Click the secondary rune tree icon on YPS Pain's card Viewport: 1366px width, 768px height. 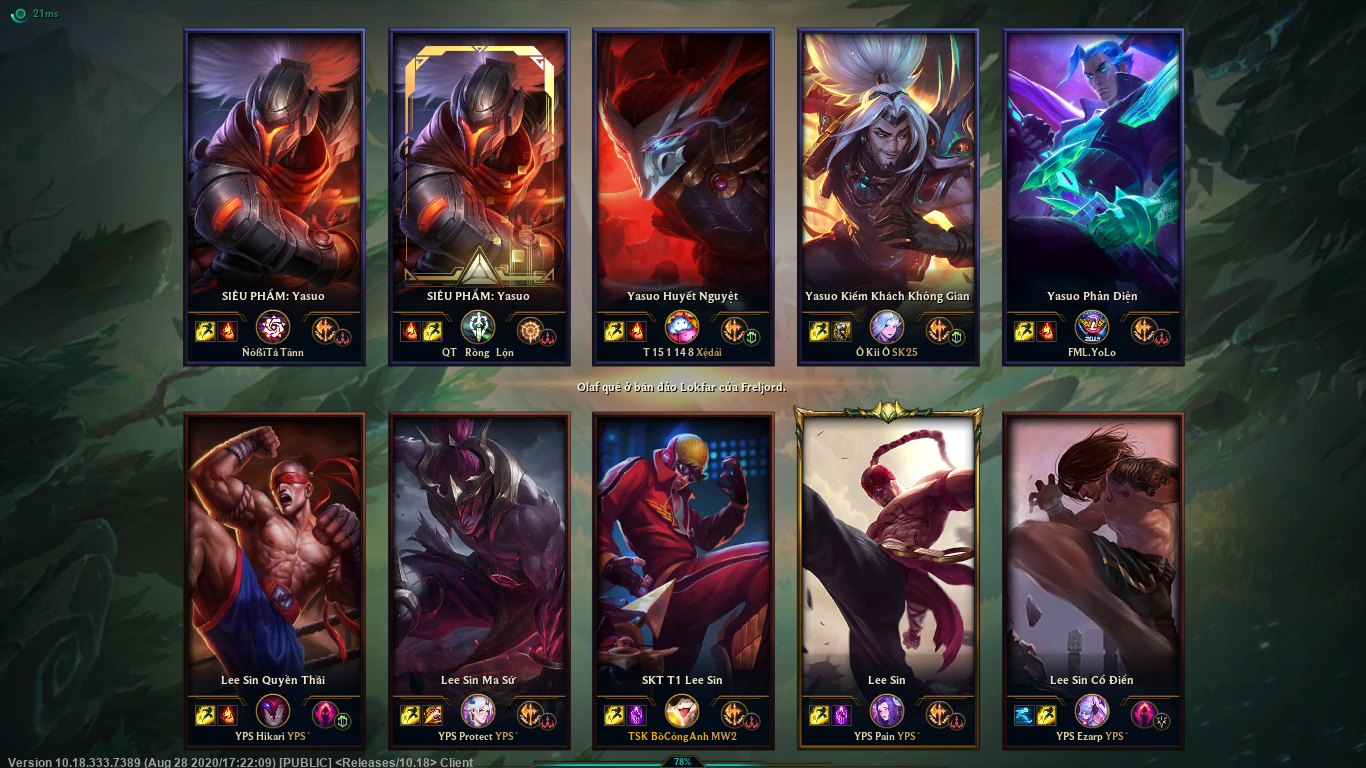[957, 722]
